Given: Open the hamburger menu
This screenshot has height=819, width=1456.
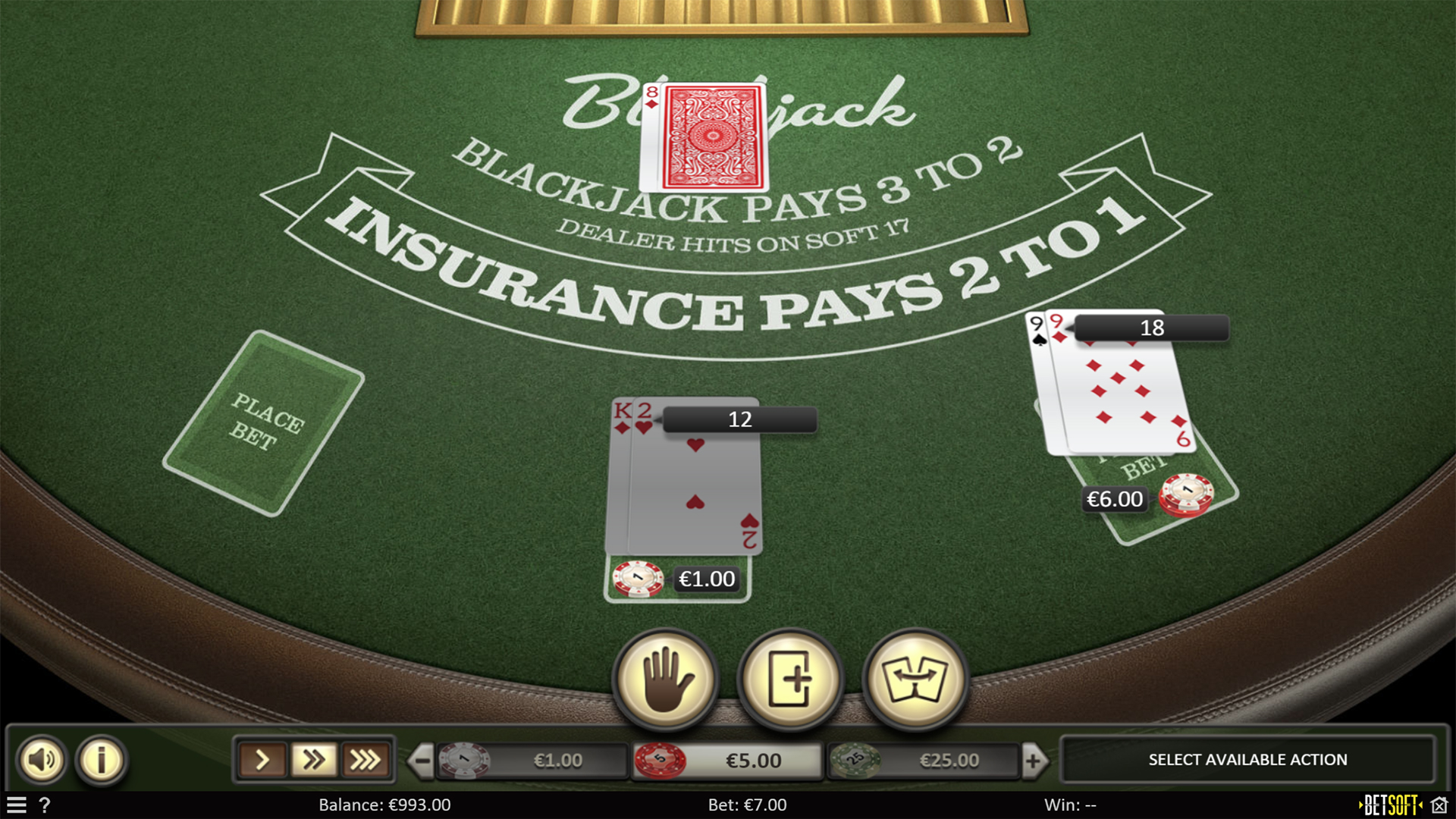Looking at the screenshot, I should pos(17,806).
